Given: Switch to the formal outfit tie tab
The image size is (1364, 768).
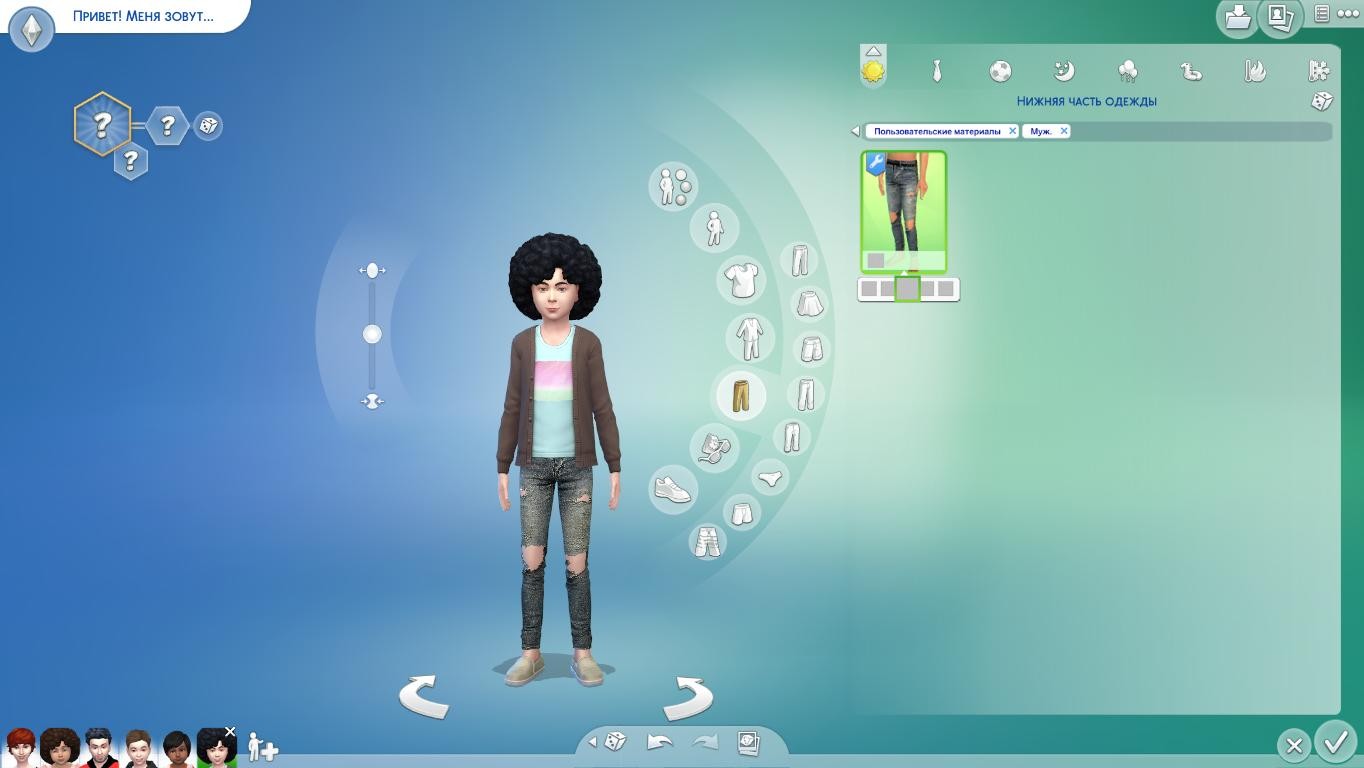Looking at the screenshot, I should tap(937, 71).
